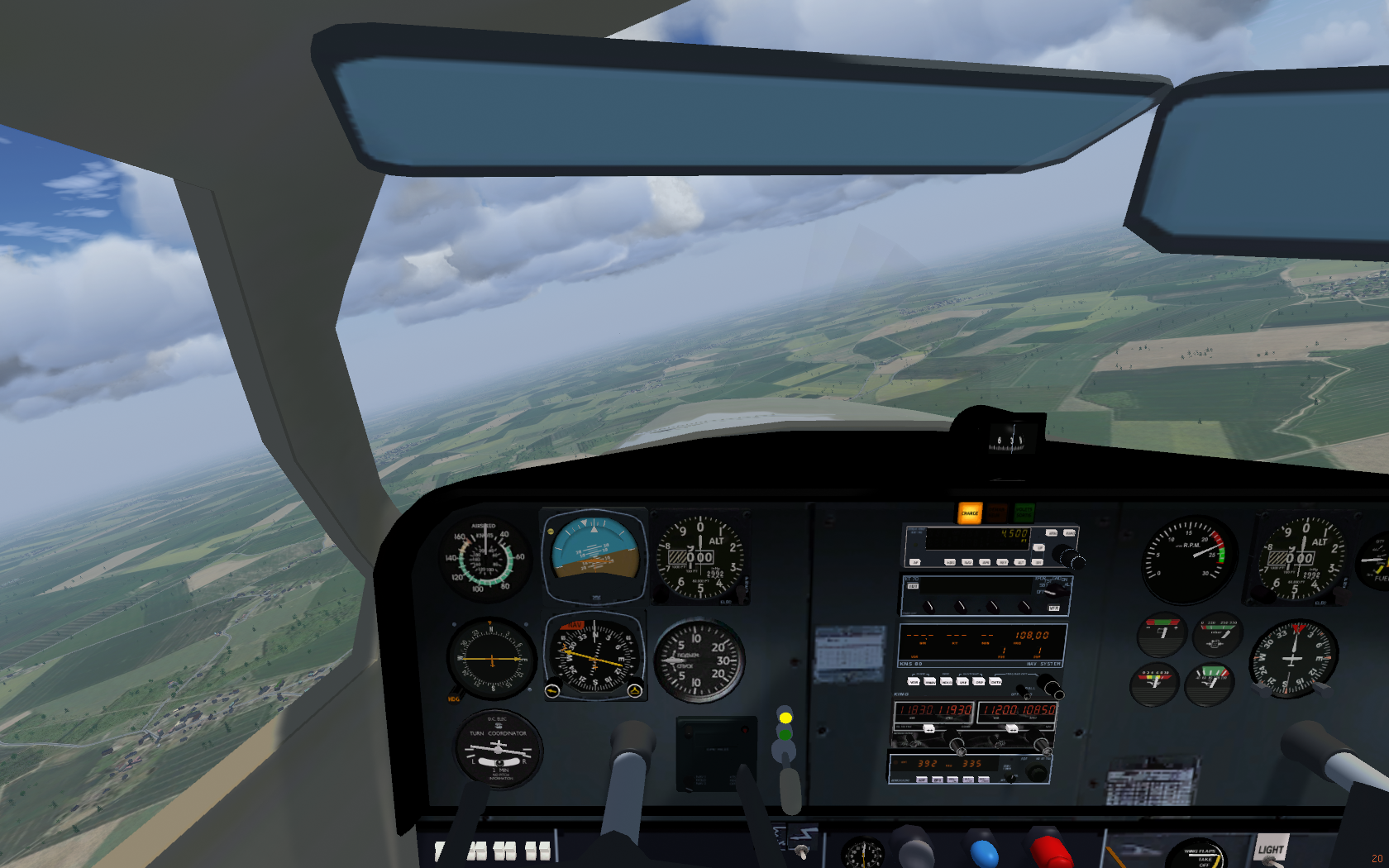Swap COMM active and standby frequencies

[x=929, y=728]
